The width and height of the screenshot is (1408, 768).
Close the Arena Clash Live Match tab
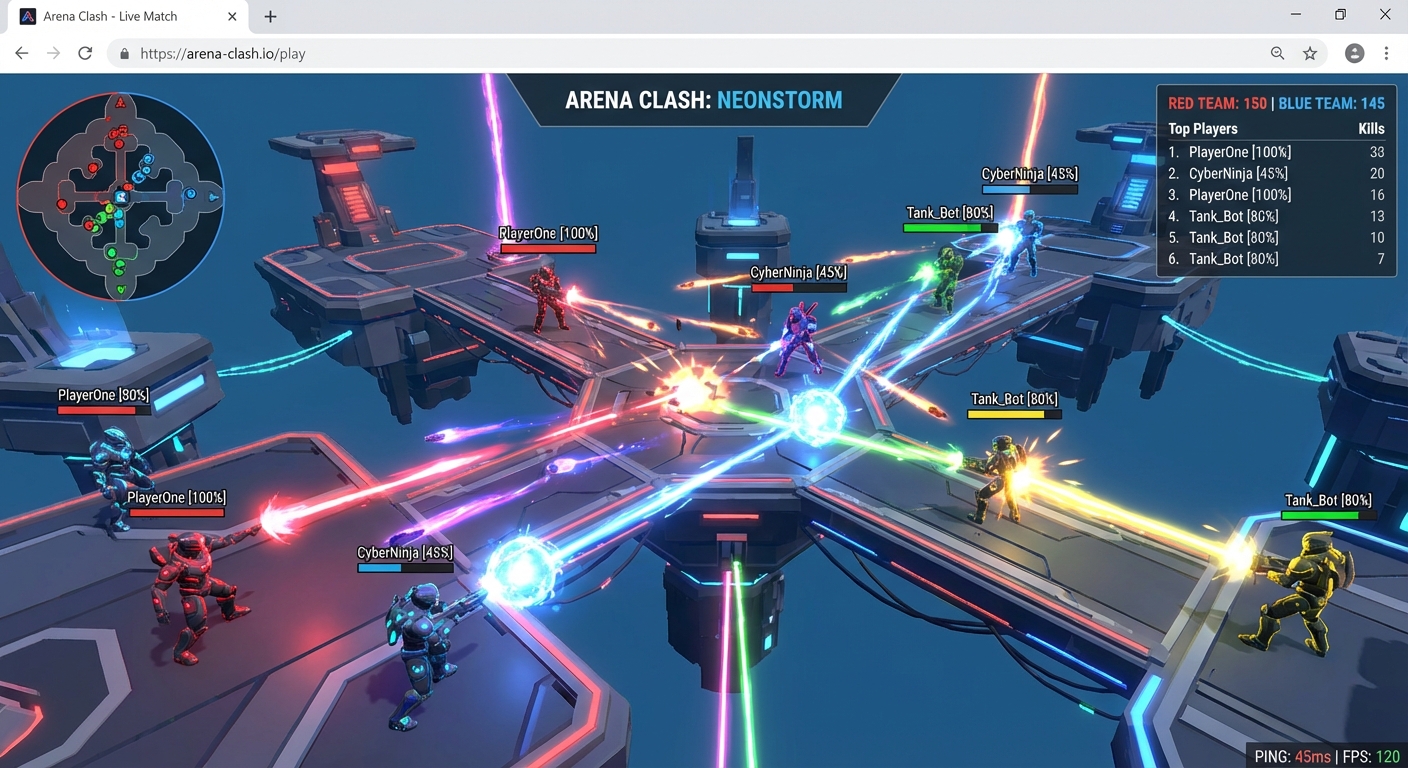[x=233, y=17]
